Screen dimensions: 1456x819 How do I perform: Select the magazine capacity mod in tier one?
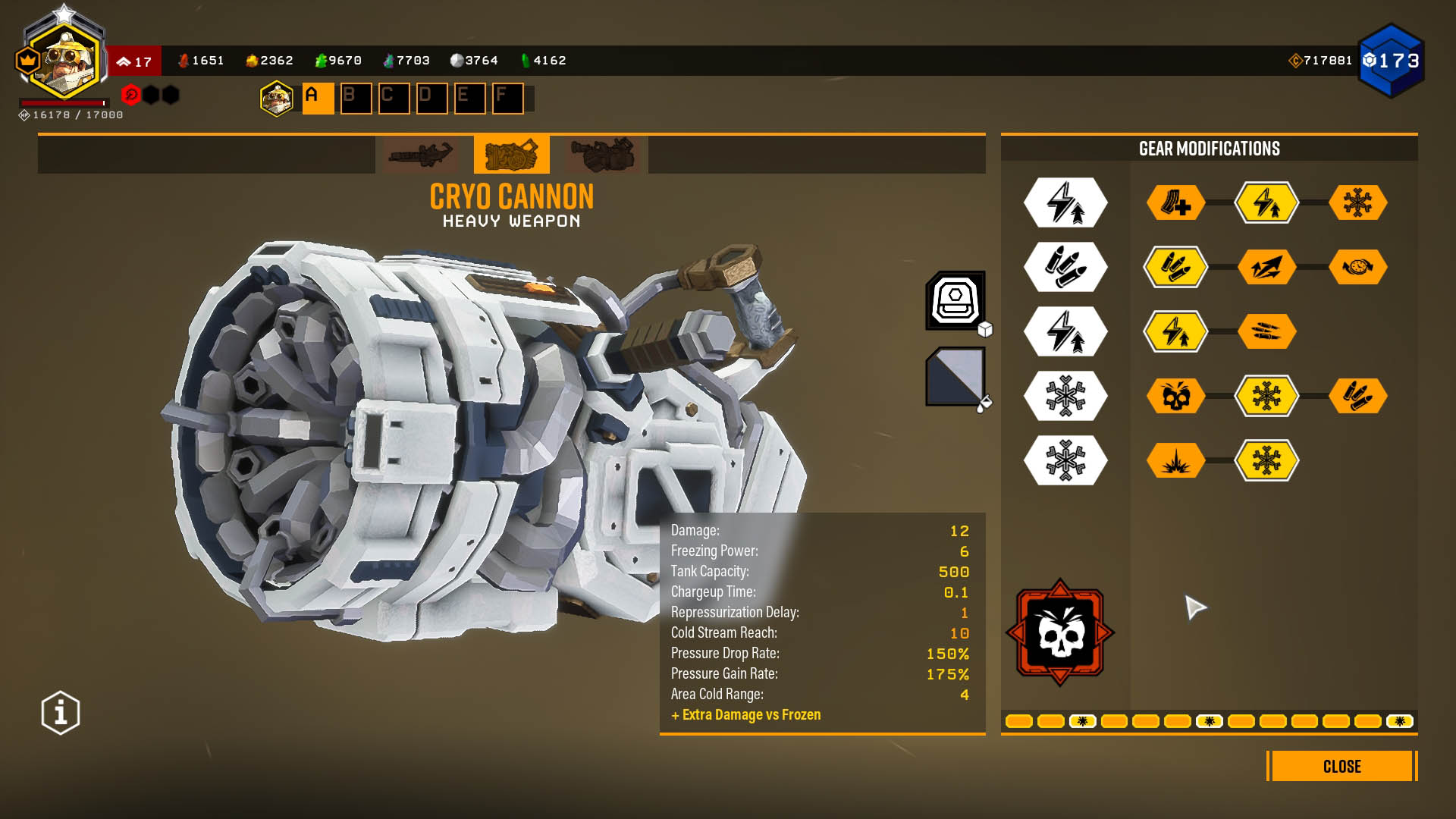1175,202
